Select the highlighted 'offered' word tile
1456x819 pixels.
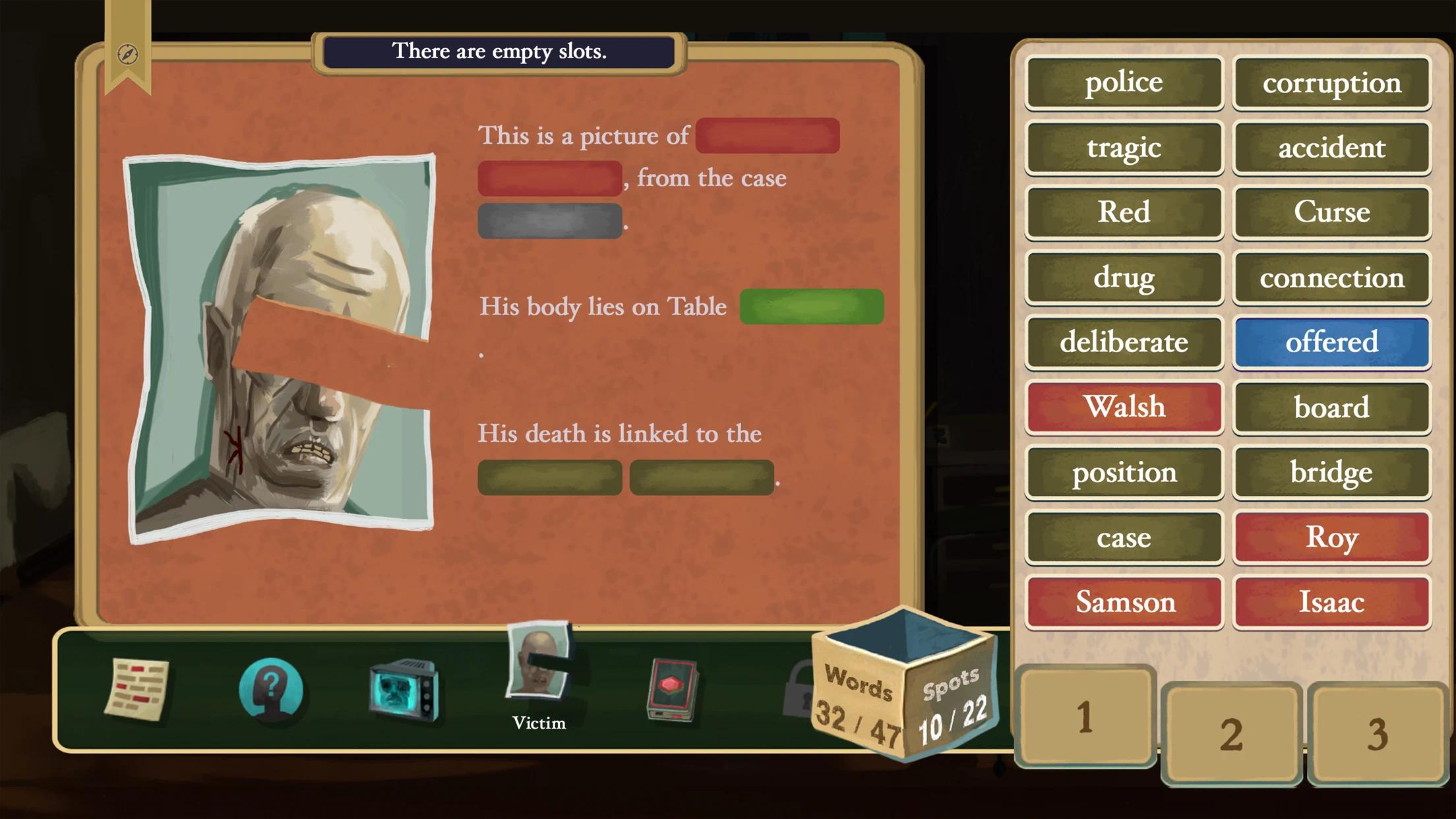(x=1331, y=342)
